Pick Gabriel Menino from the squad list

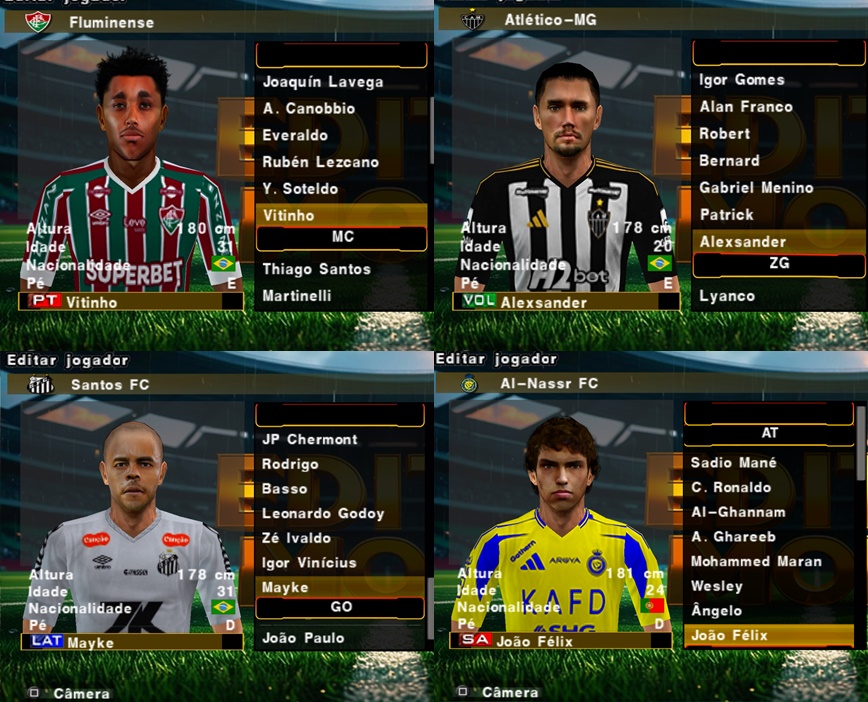click(756, 188)
